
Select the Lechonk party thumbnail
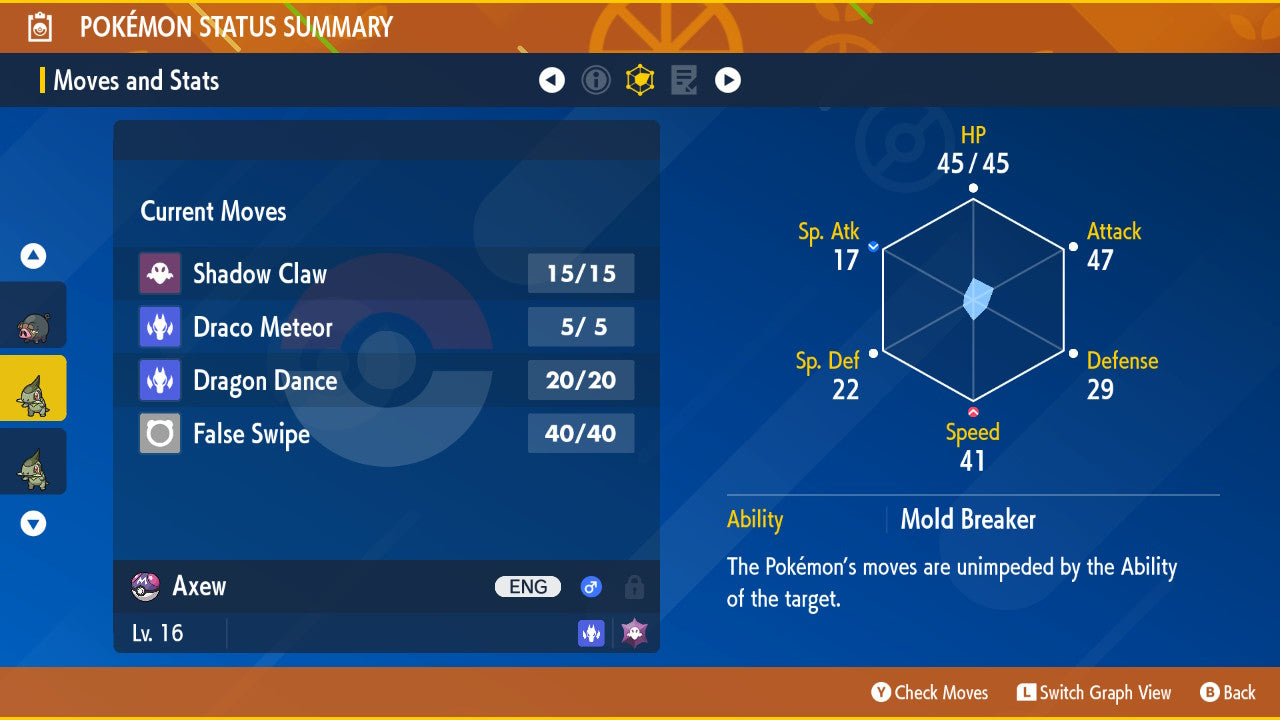33,317
